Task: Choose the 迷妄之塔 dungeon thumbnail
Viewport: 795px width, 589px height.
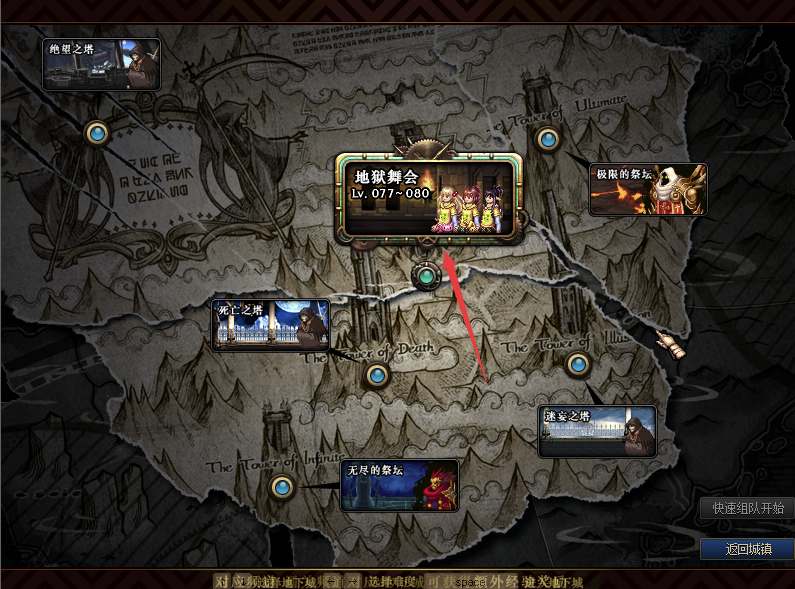Action: tap(597, 431)
